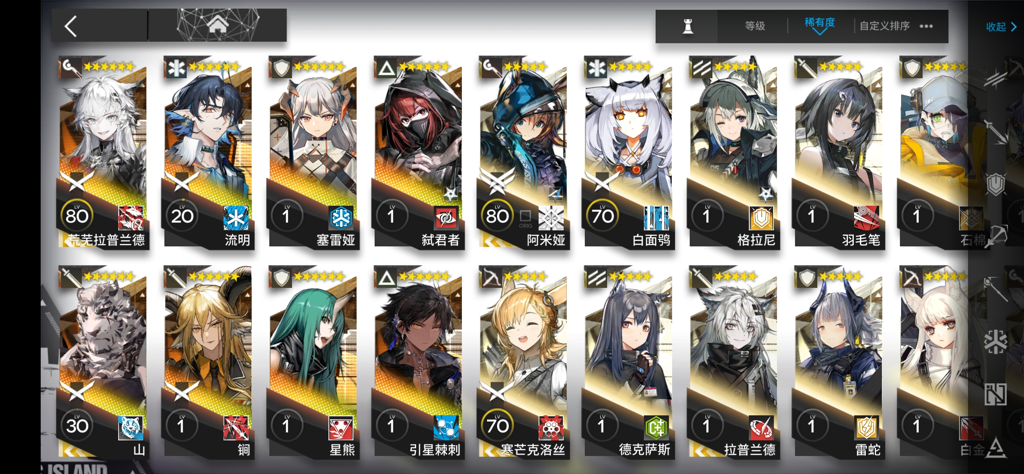Pick the 德克萨斯 operator card
1024x474 pixels.
pyautogui.click(x=627, y=360)
